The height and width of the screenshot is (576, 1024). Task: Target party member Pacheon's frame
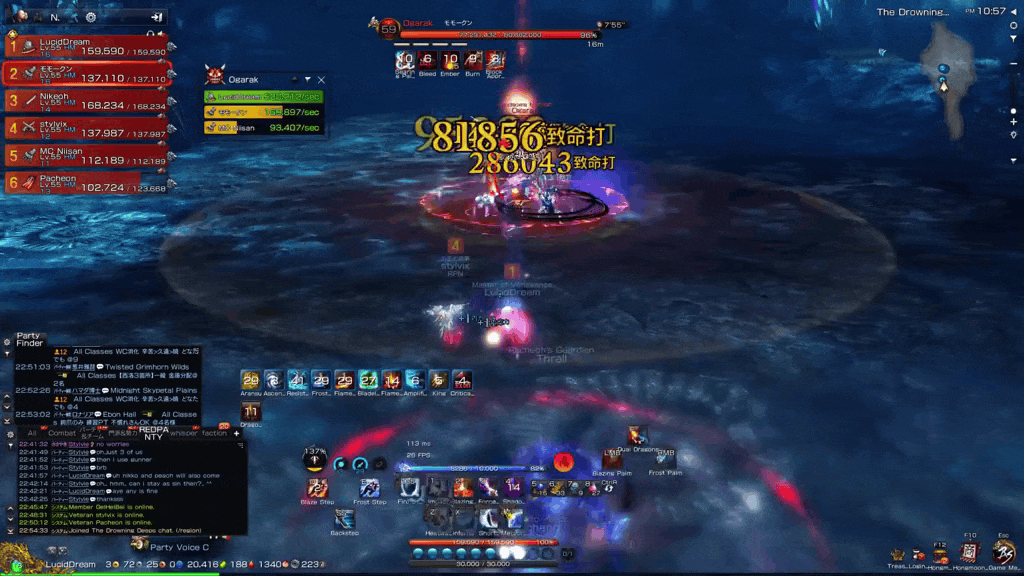88,183
